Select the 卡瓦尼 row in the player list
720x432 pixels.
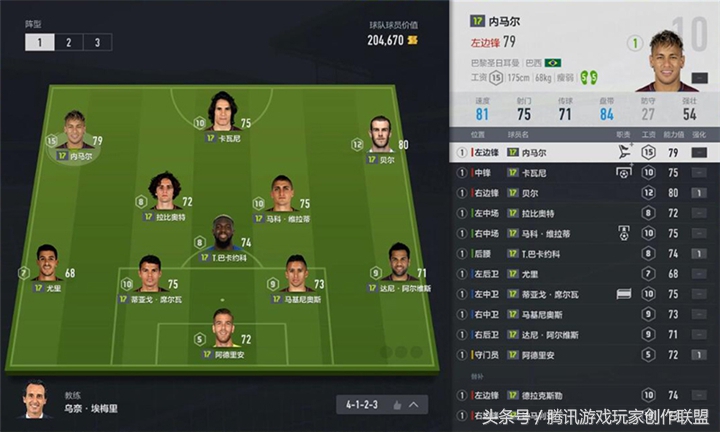click(583, 173)
